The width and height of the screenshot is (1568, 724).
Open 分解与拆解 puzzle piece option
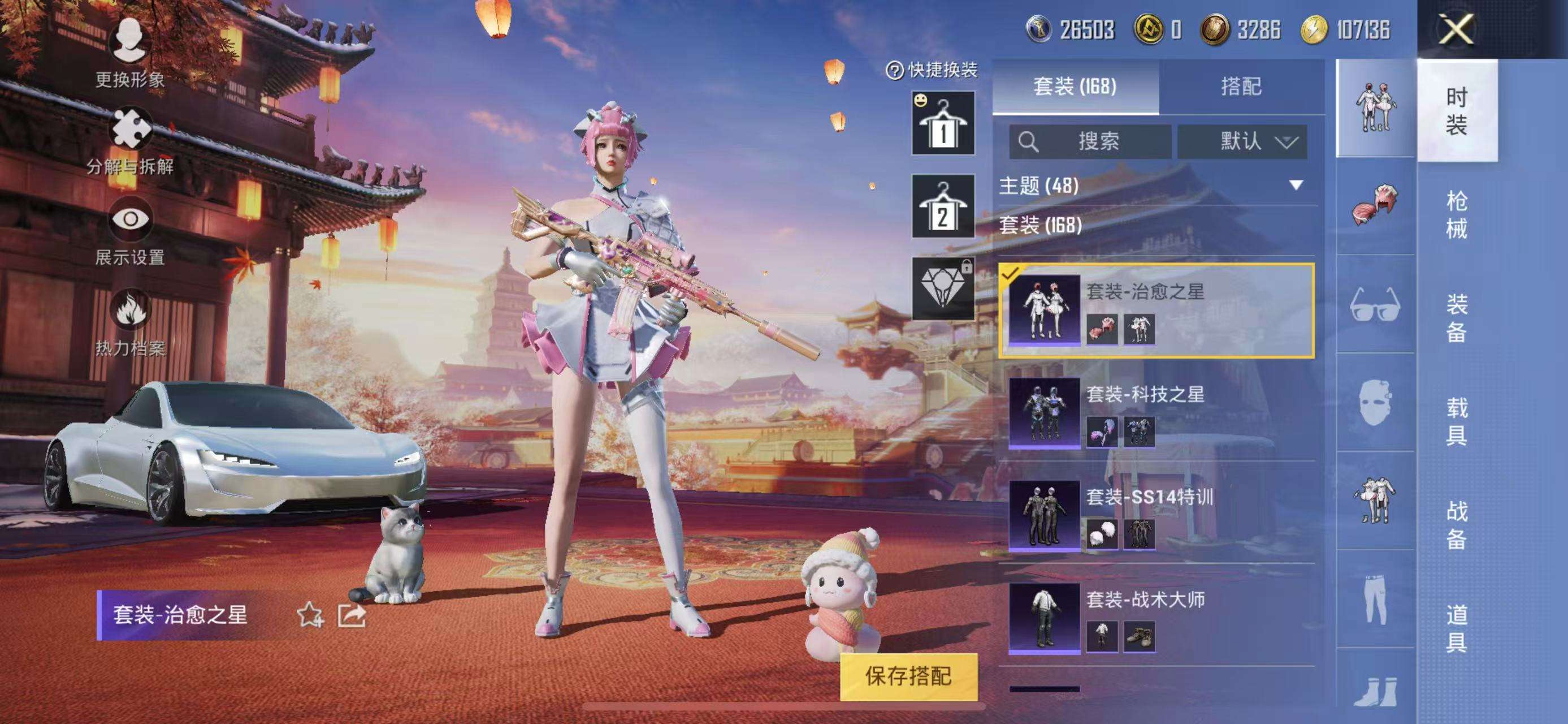129,141
